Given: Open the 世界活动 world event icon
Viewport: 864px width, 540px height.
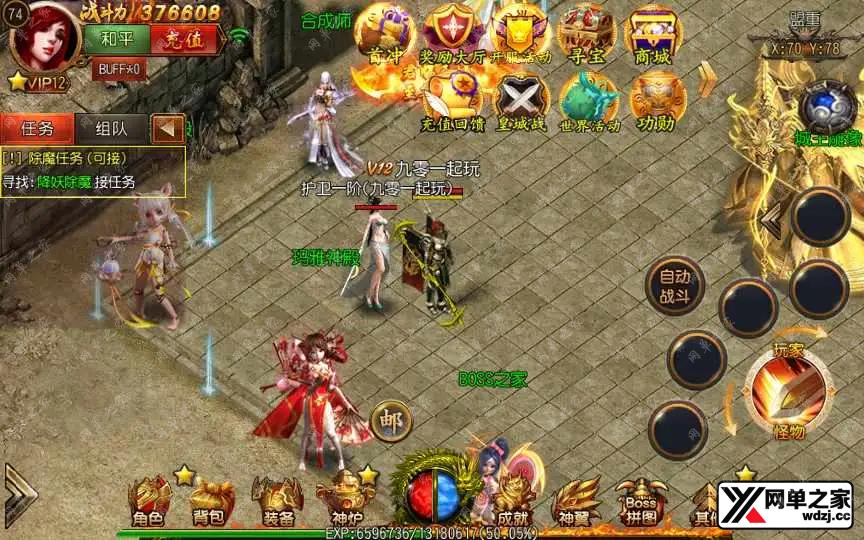Looking at the screenshot, I should pos(589,102).
